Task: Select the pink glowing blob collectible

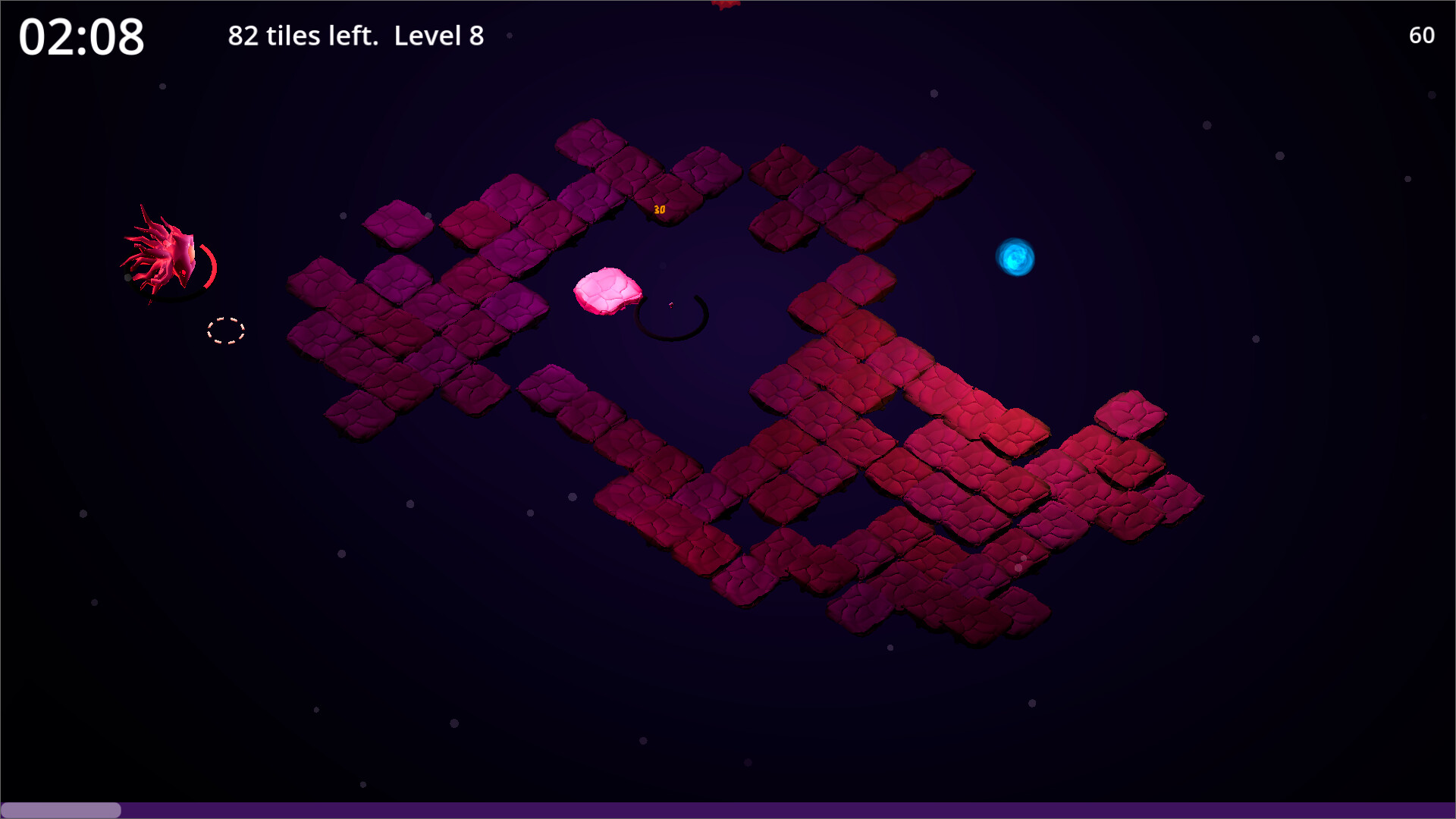Action: pyautogui.click(x=607, y=290)
